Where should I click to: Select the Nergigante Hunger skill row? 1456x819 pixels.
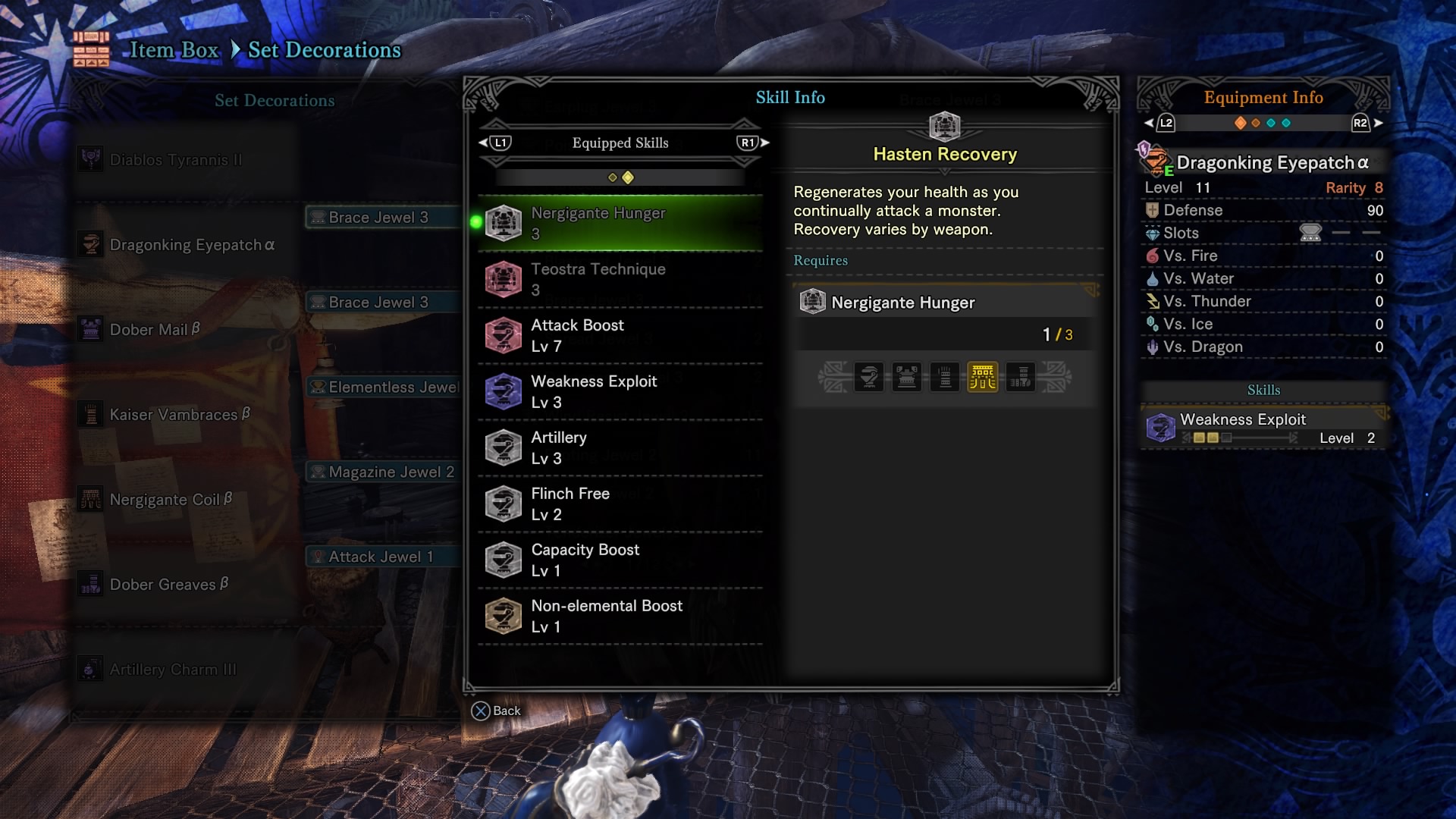click(620, 223)
